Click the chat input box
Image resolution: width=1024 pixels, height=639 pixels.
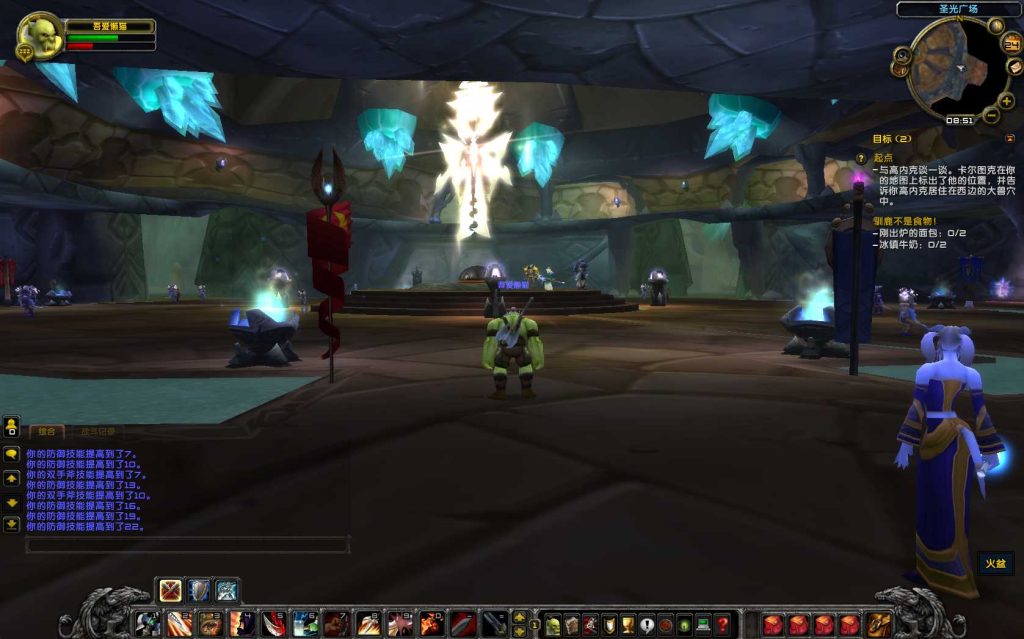click(x=187, y=545)
